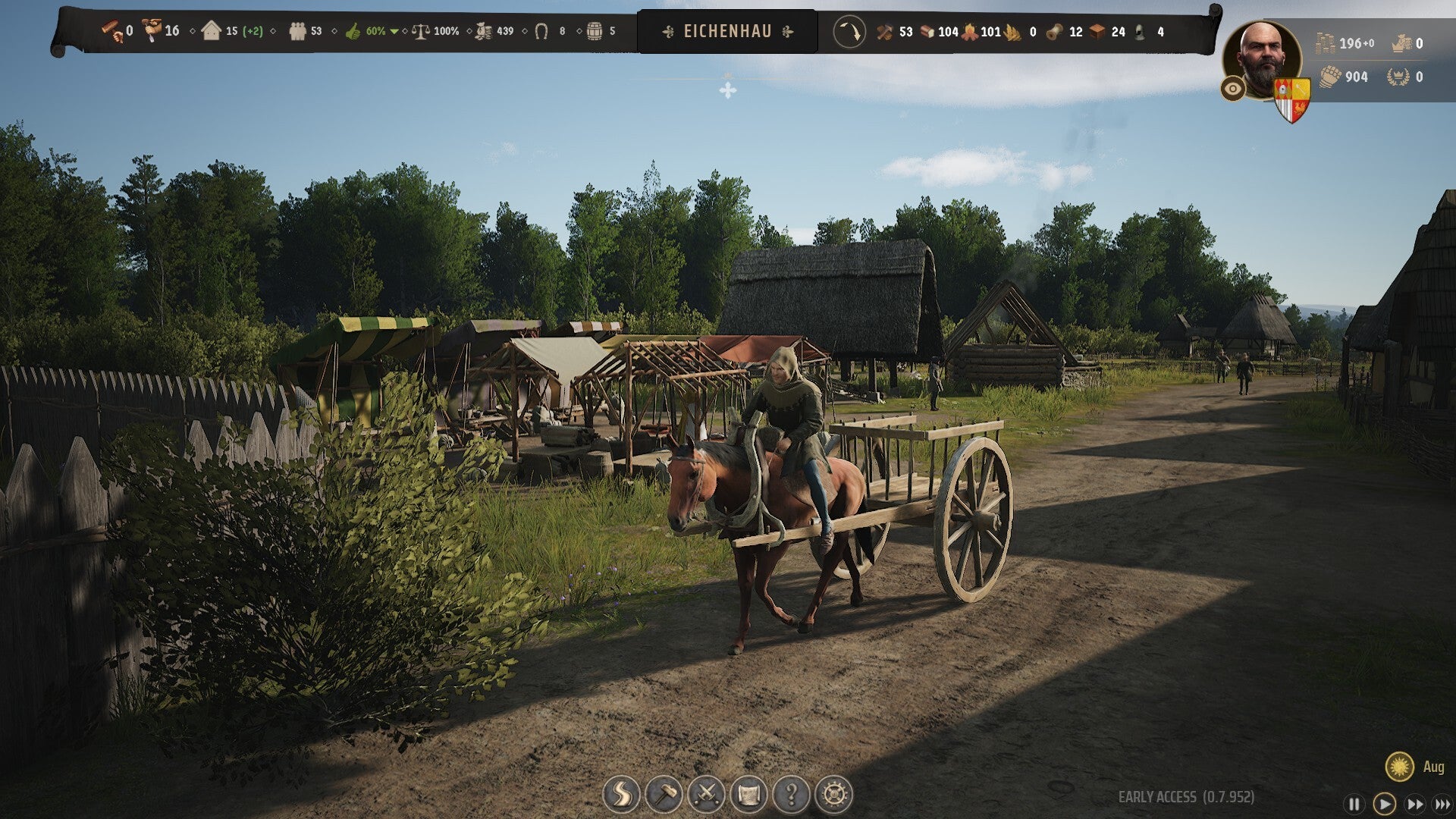
Task: Open the construction hammer menu
Action: (664, 795)
